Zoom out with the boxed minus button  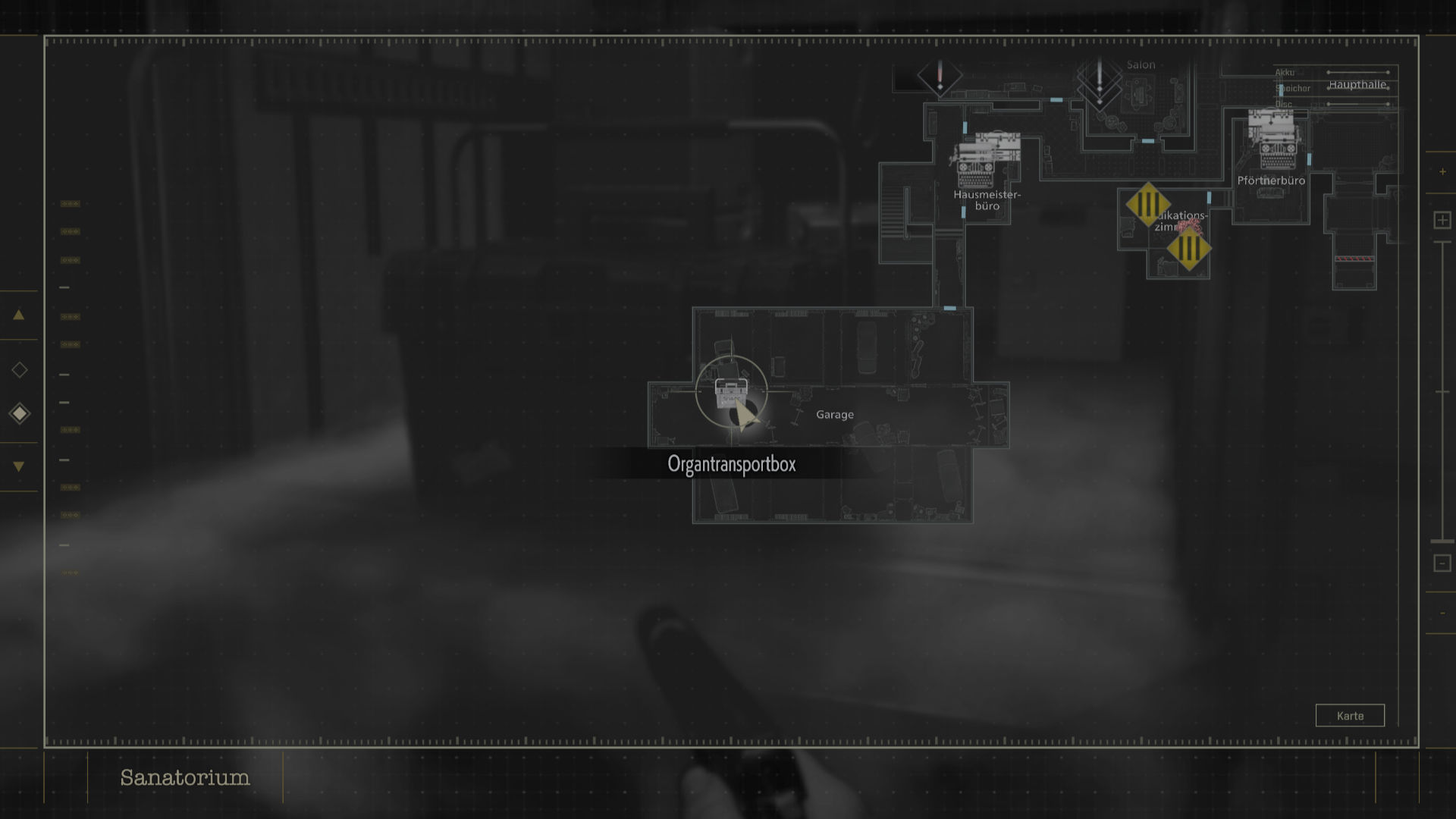point(1442,563)
